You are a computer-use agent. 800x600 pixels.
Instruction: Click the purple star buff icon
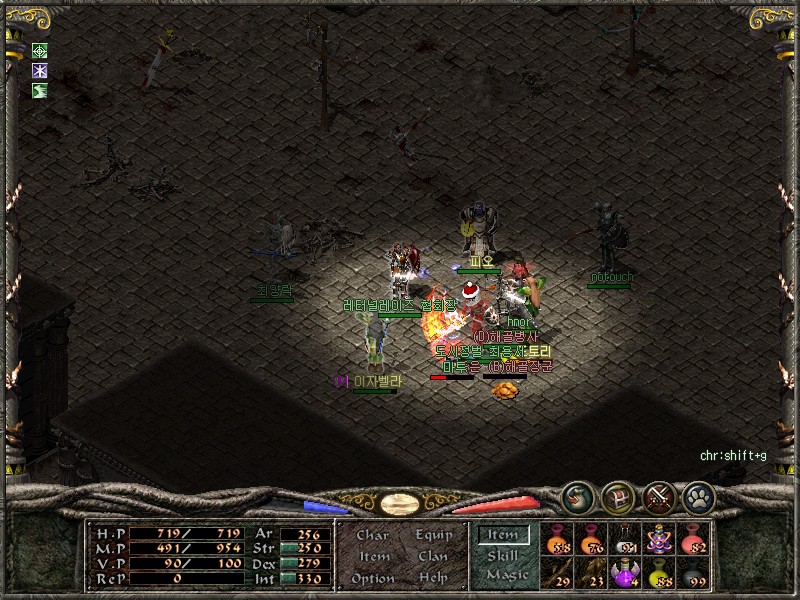[40, 71]
